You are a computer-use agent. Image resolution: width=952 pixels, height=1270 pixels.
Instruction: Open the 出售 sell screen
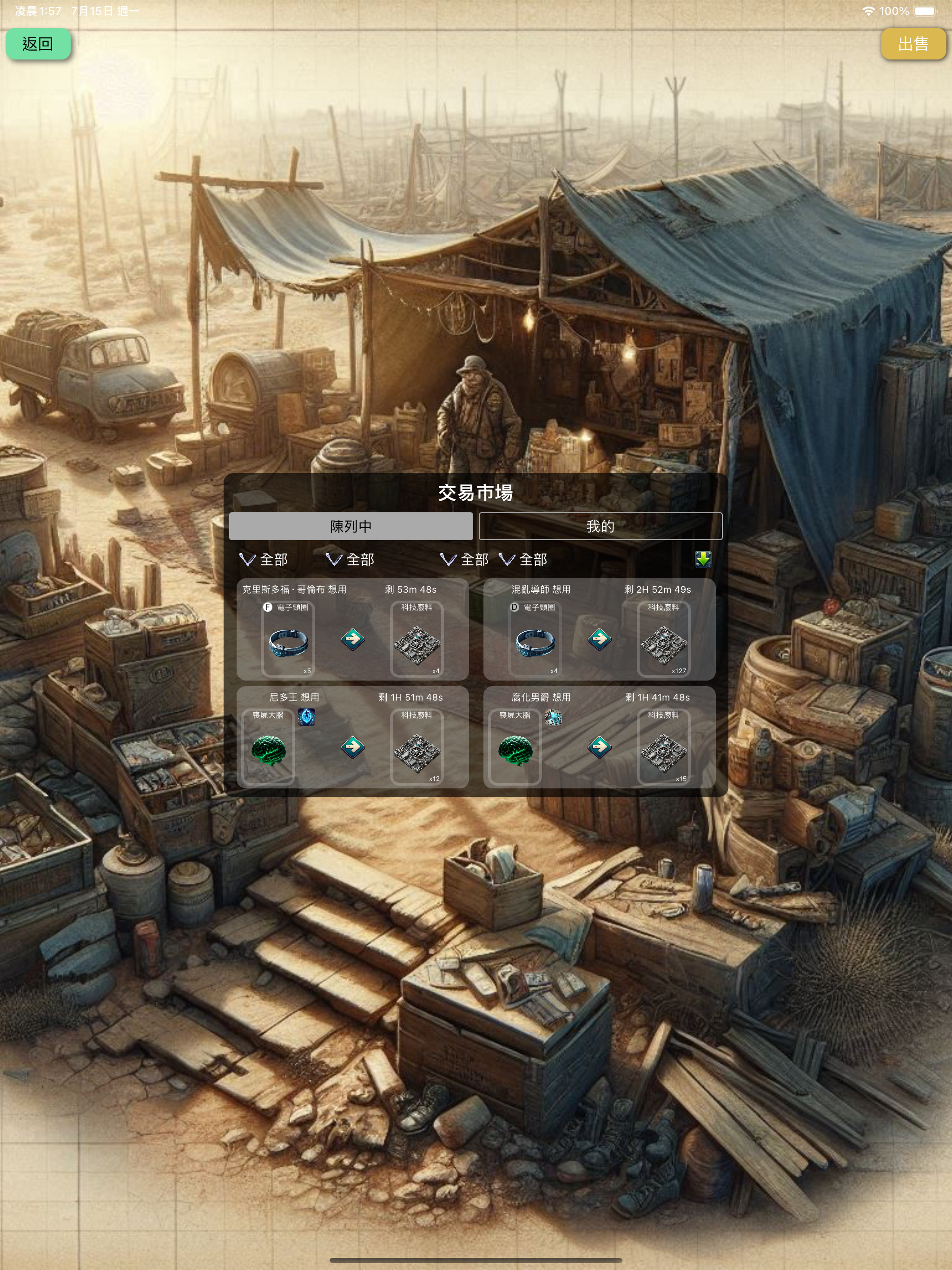(912, 44)
